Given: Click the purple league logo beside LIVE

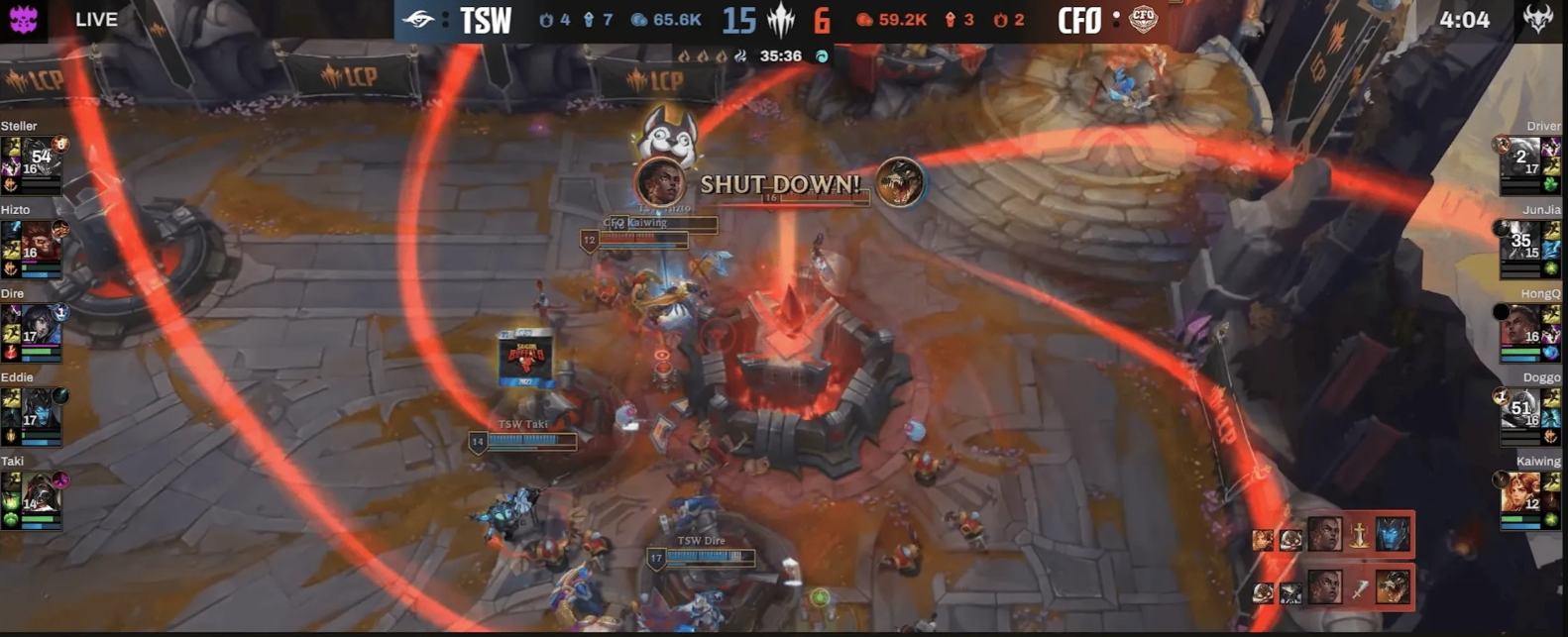Looking at the screenshot, I should 23,19.
